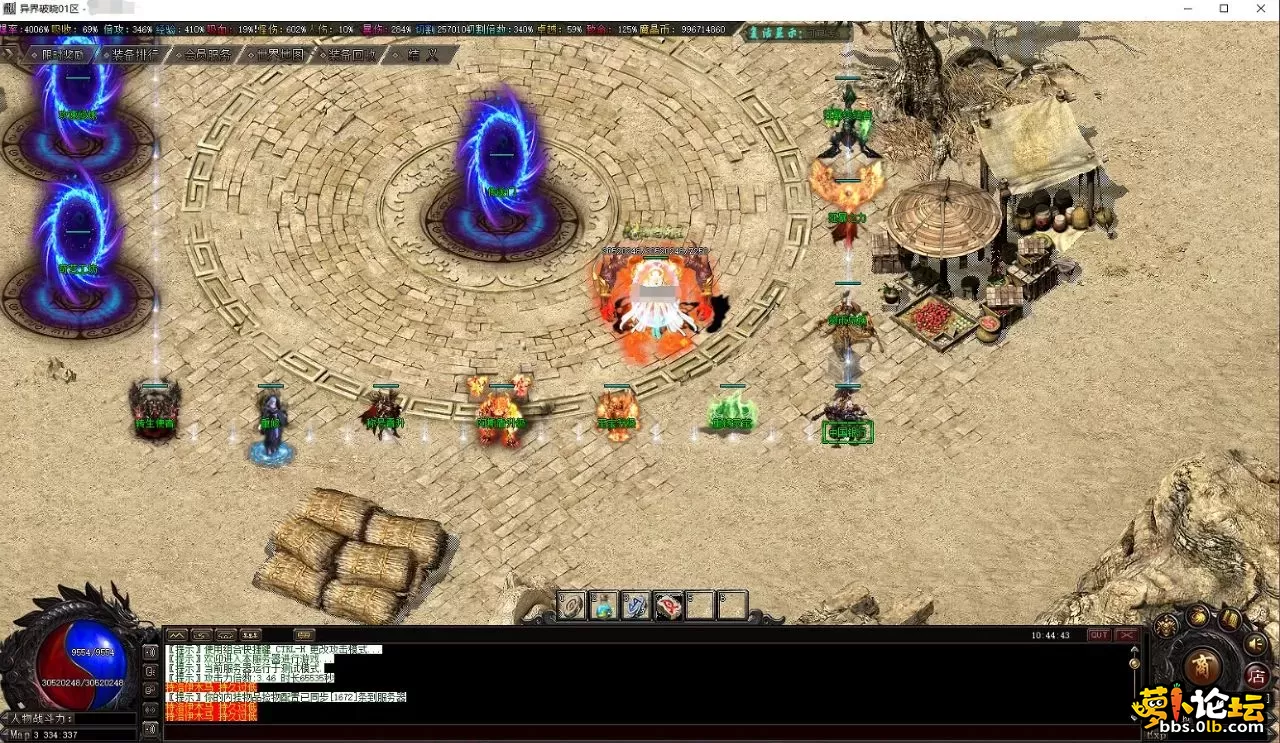This screenshot has height=743, width=1280.
Task: Click the mountain-shaped chat panel button
Action: coord(177,635)
